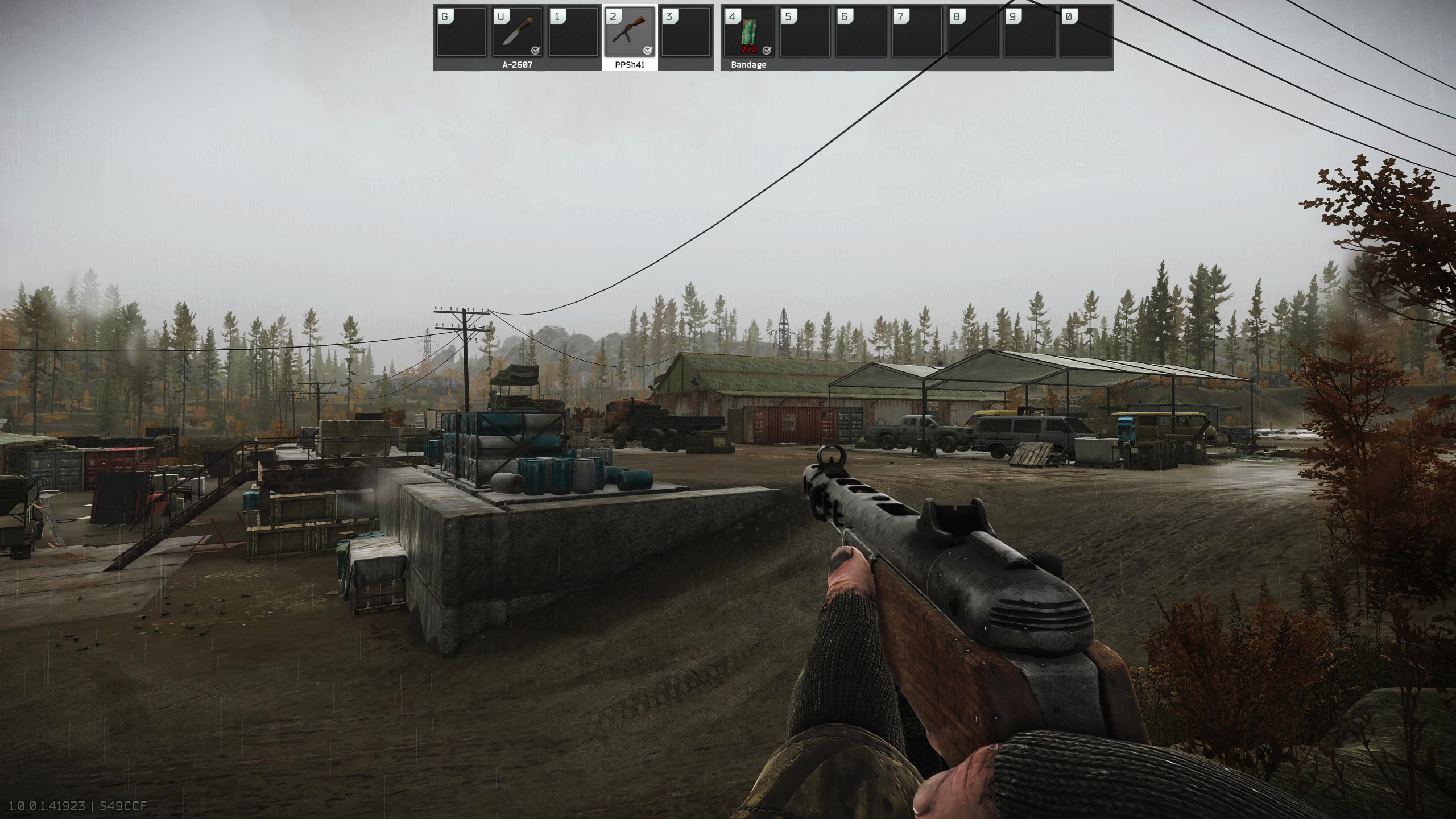1456x819 pixels.
Task: Choose the PPSh41 weapon slot
Action: pos(630,32)
